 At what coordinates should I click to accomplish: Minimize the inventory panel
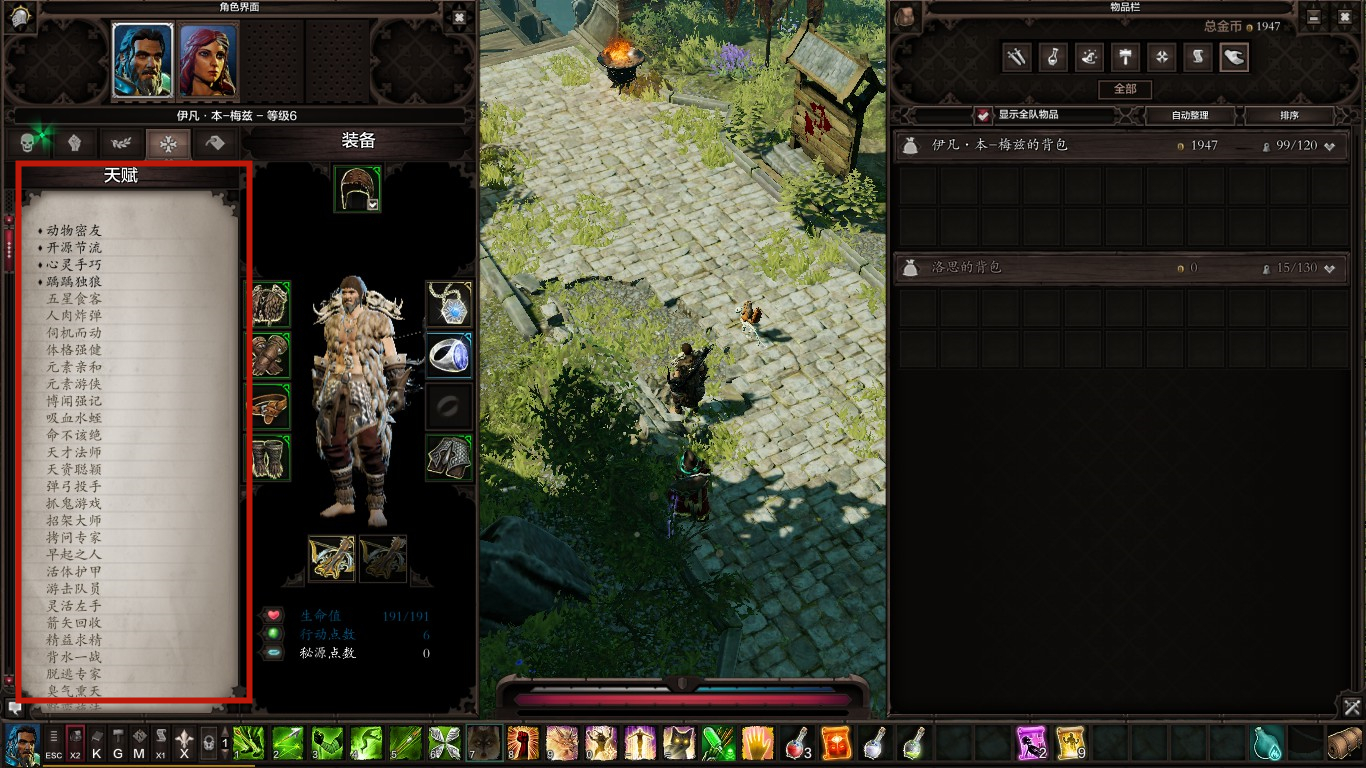tap(1314, 17)
